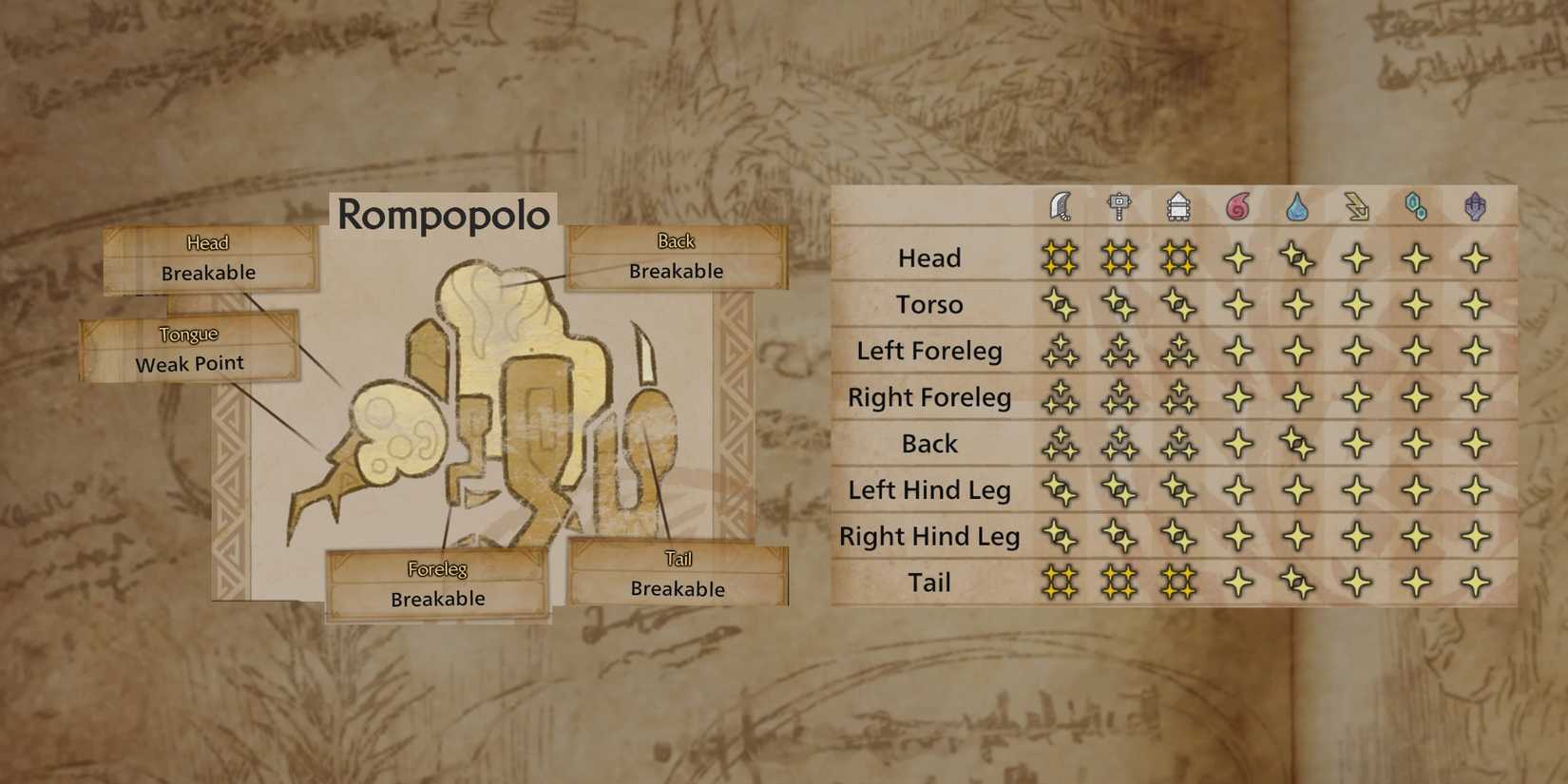Select the Tongue Weak Point callout

coord(189,350)
